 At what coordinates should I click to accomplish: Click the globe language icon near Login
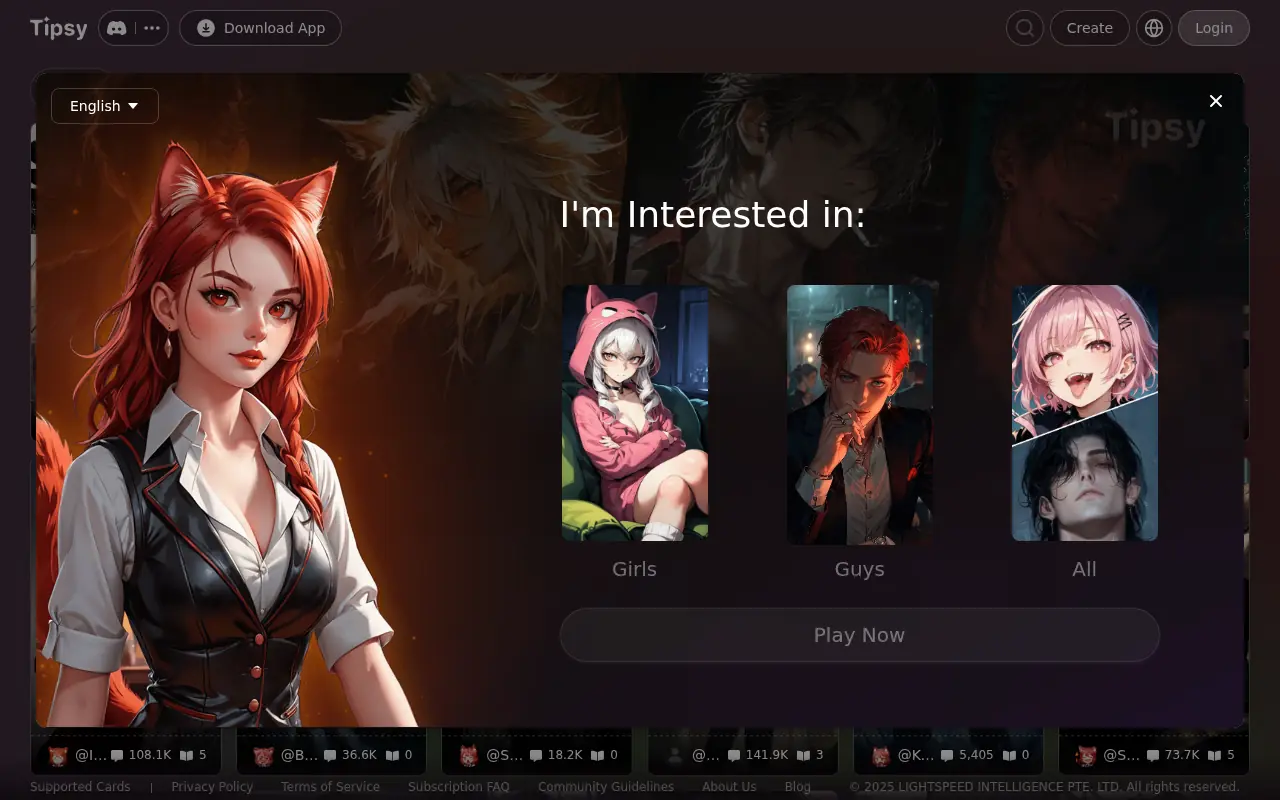coord(1154,28)
